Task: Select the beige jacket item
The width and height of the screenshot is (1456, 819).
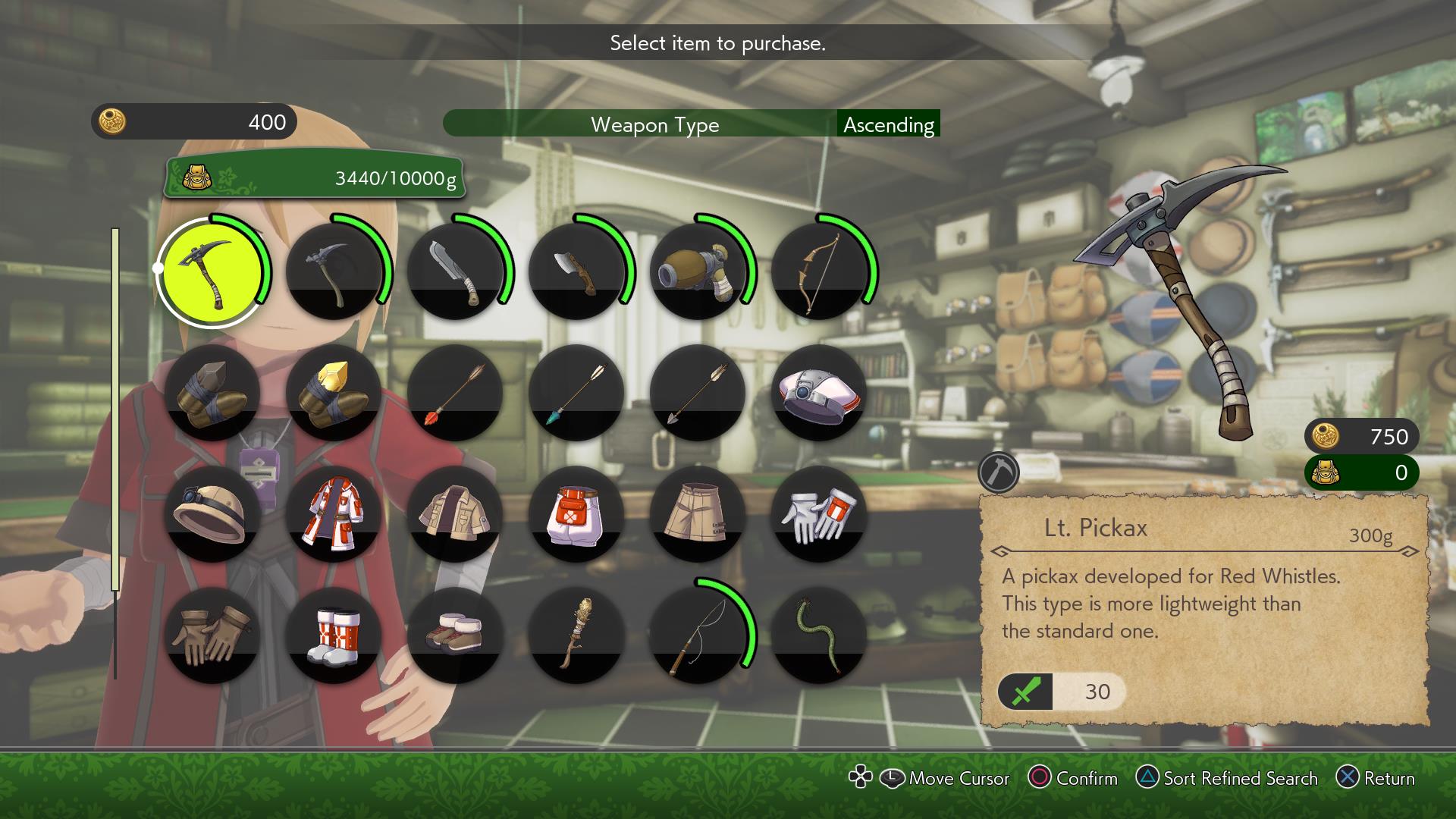Action: (x=455, y=514)
